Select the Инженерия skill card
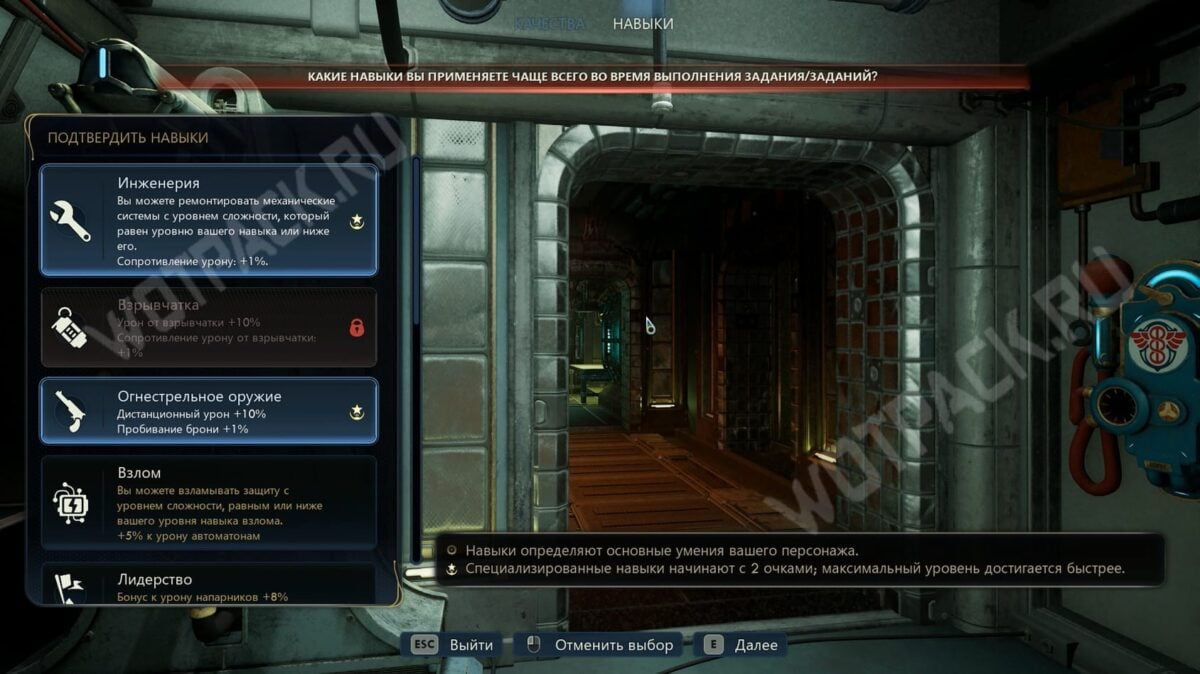Screen dimensions: 1200x674 208,220
